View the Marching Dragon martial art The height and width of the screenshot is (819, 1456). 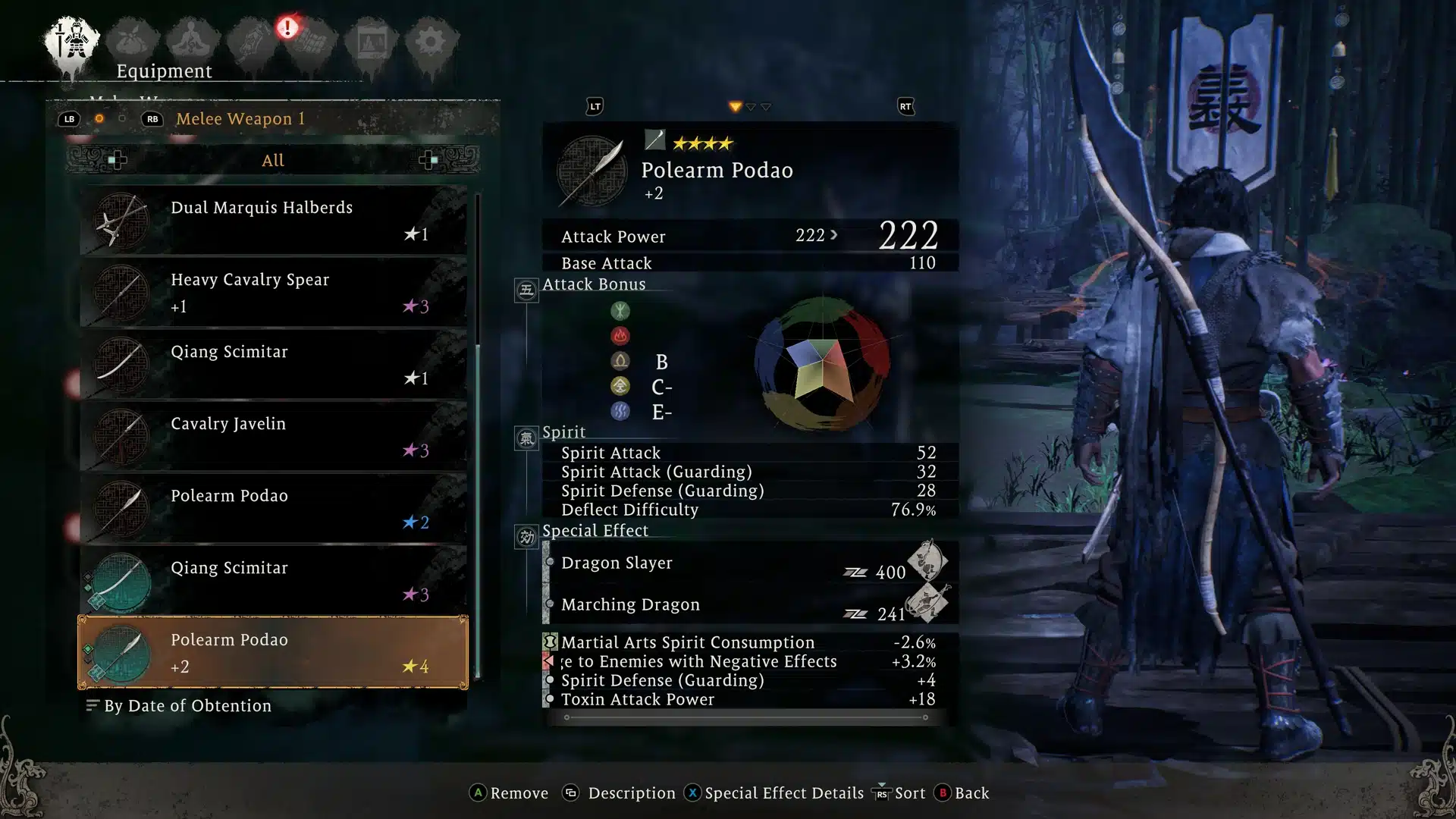(747, 604)
